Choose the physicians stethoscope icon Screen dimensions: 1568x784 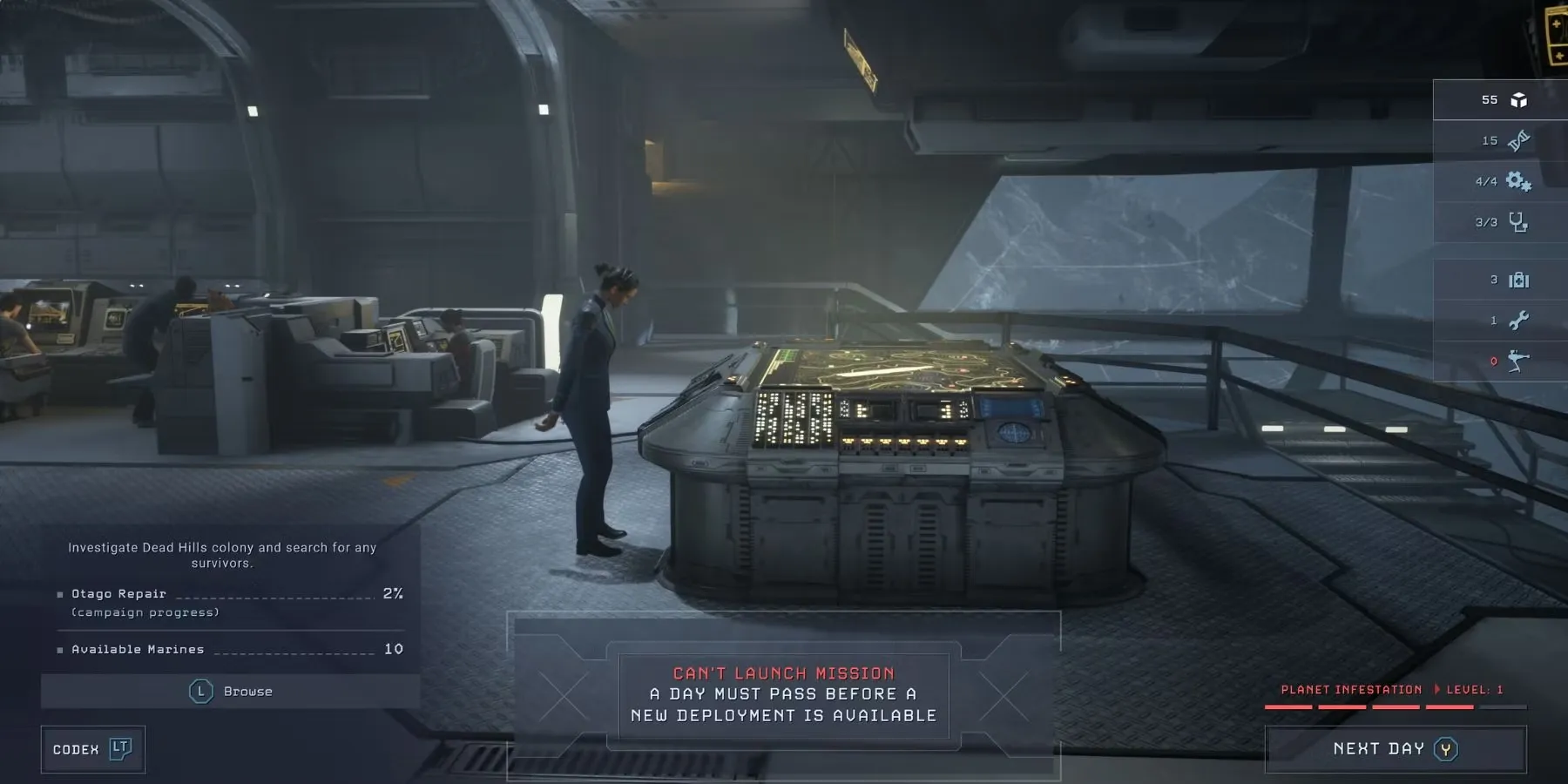(x=1518, y=222)
